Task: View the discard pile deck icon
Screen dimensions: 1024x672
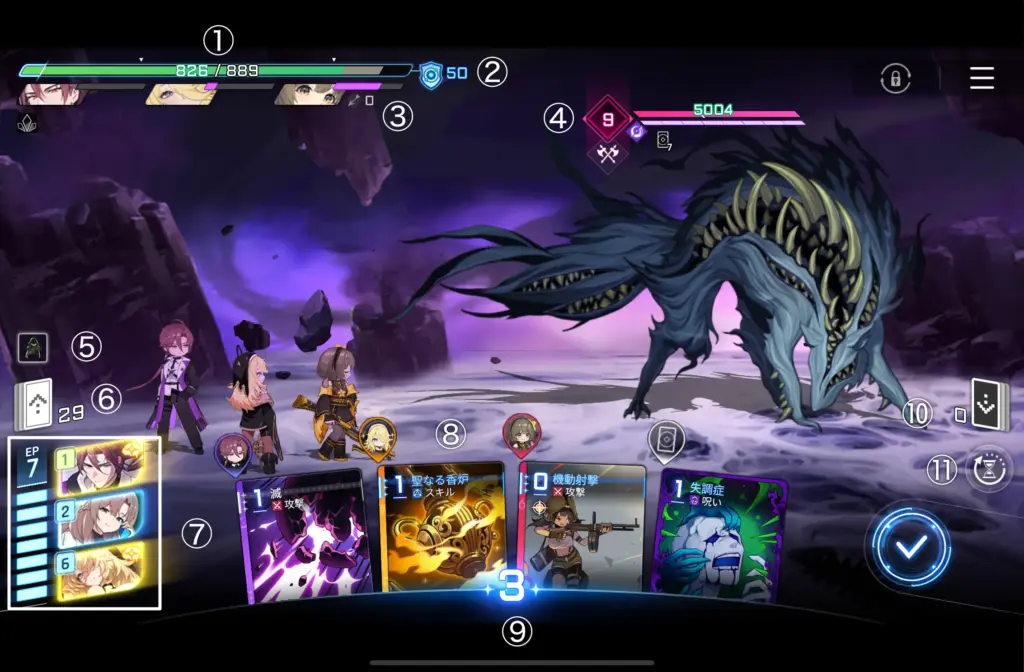Action: coord(989,403)
